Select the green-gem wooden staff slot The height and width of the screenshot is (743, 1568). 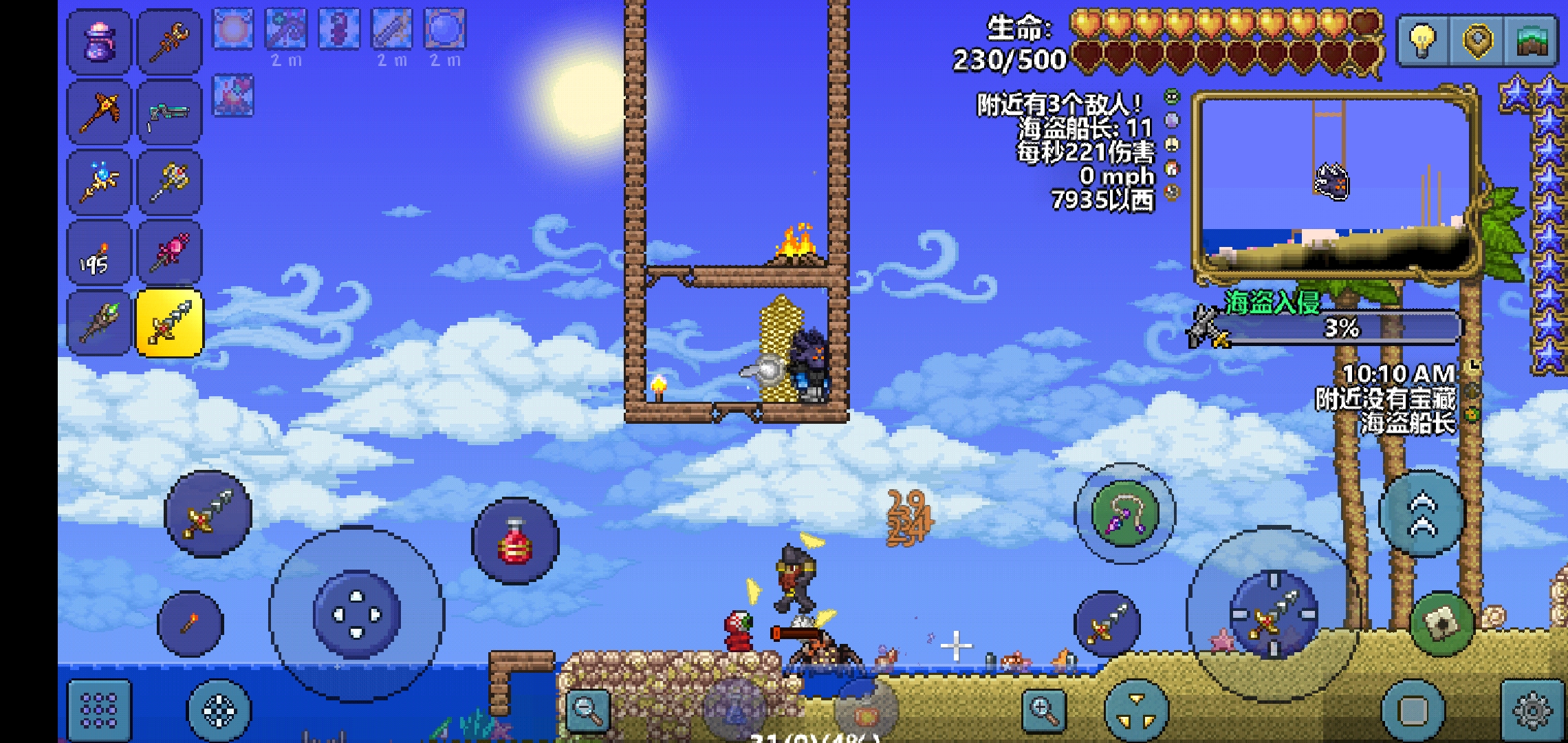(x=98, y=323)
